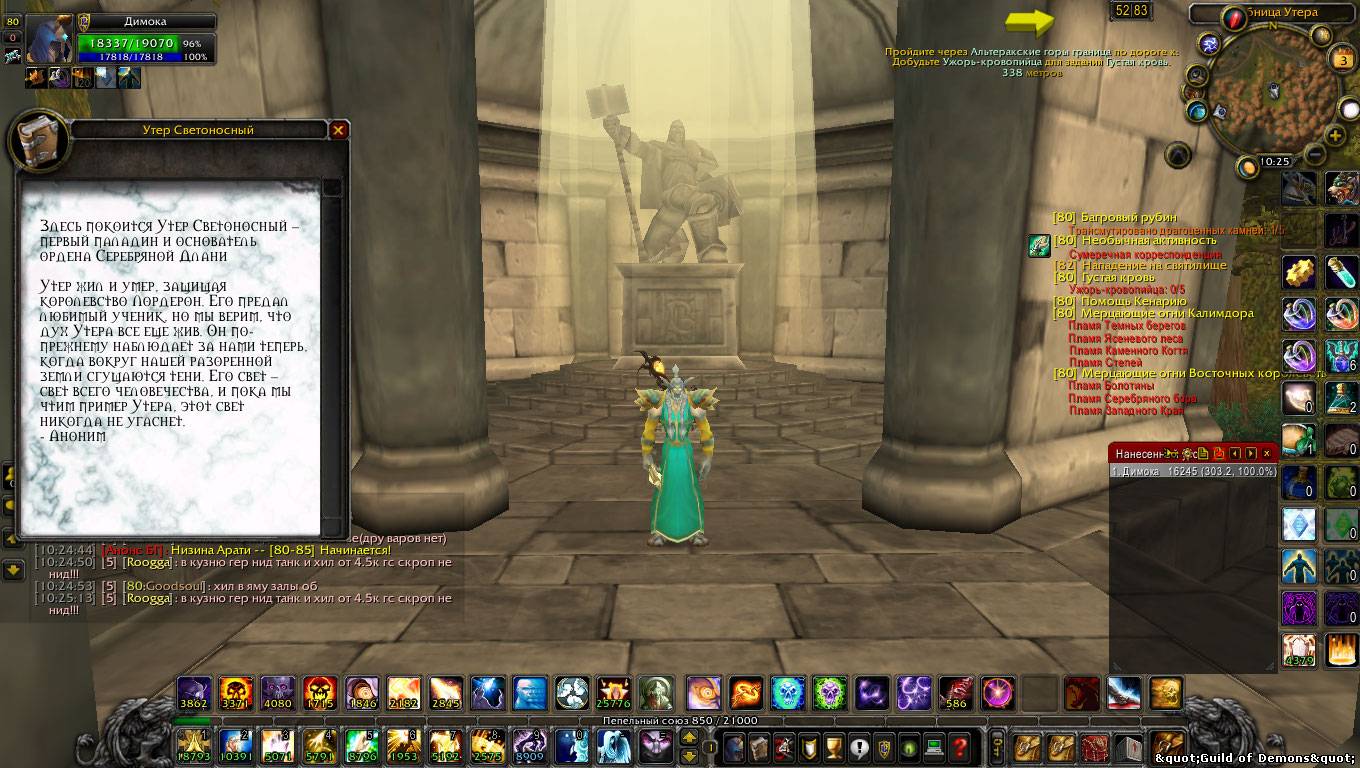Show previous damage meter mode arrow
The height and width of the screenshot is (768, 1360).
coord(1235,453)
